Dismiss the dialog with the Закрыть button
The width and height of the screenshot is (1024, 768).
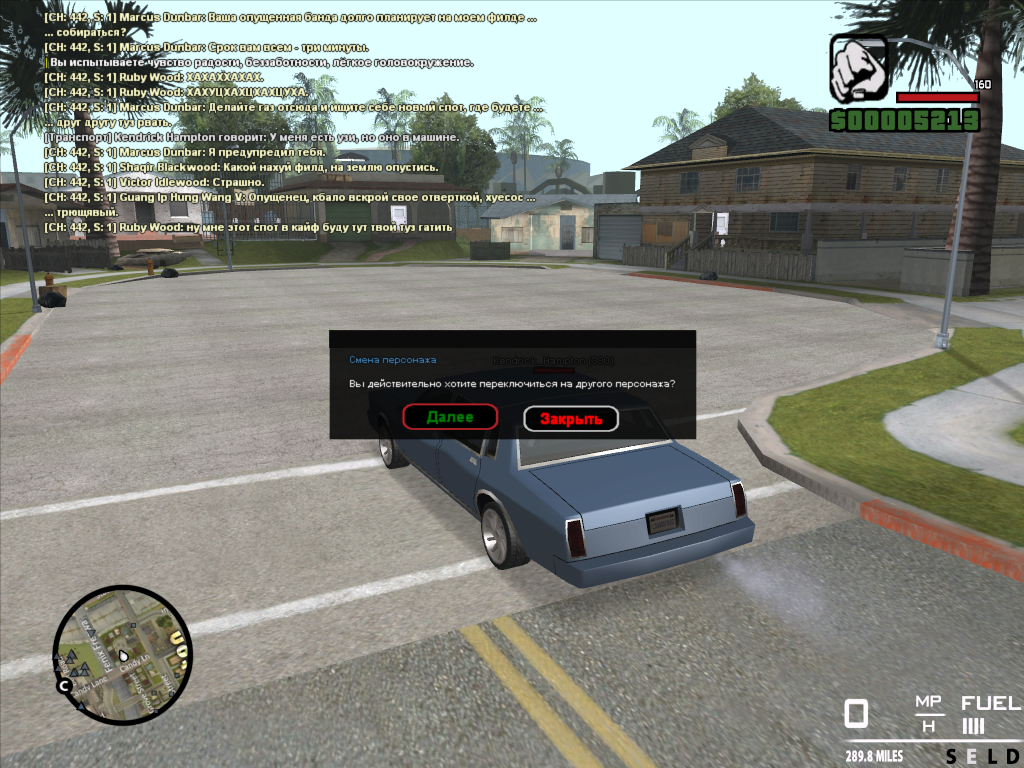(x=571, y=419)
